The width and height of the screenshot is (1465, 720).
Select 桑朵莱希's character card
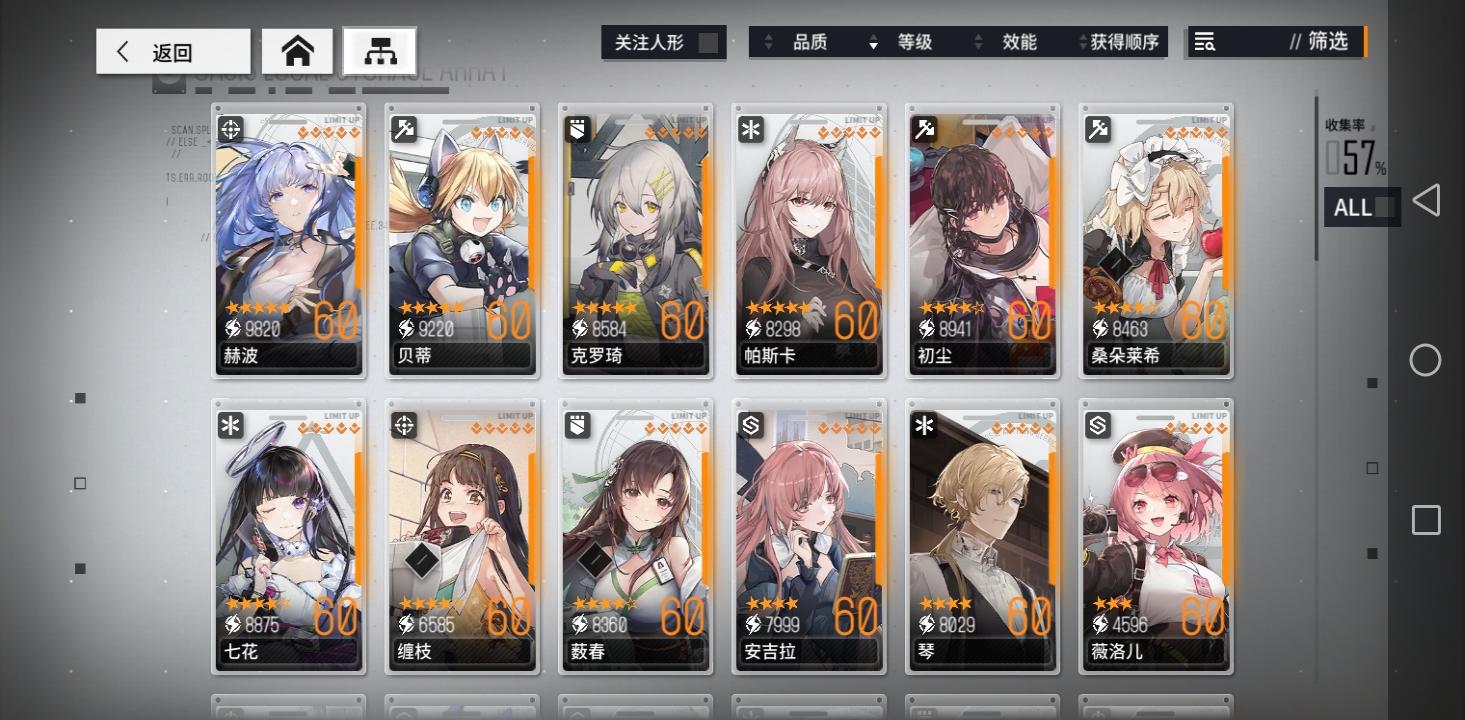click(x=1156, y=240)
